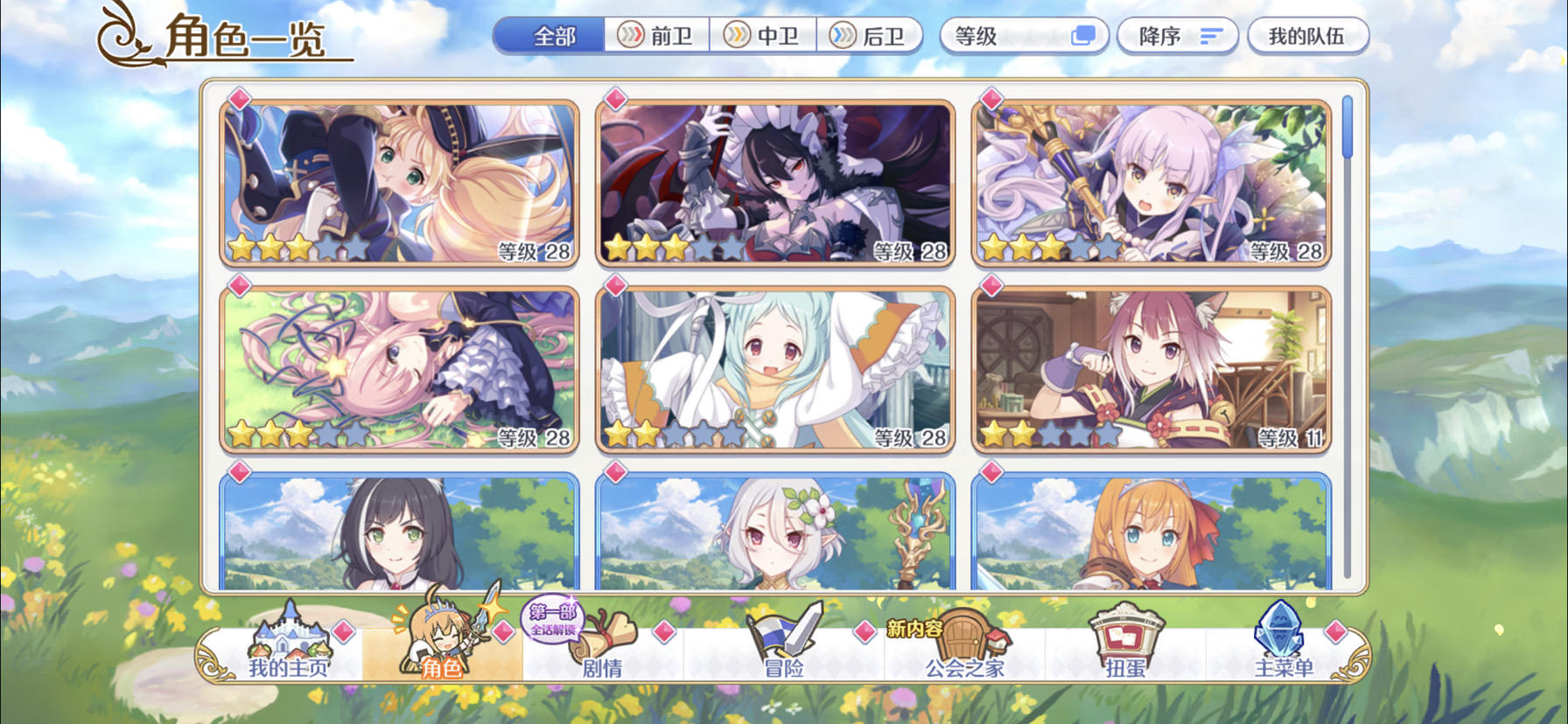Switch to the 前卫 vanguard tab
1568x724 pixels.
point(658,37)
